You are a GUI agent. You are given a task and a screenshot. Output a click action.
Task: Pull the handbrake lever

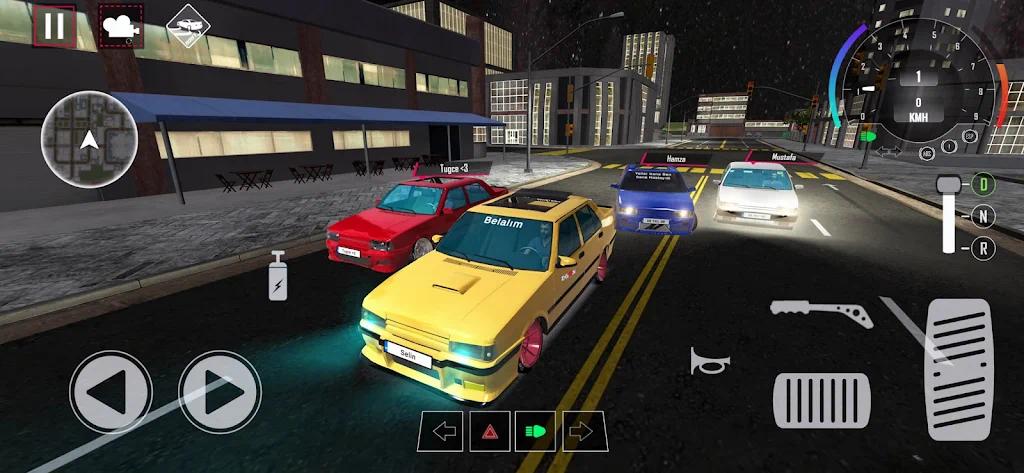(820, 313)
